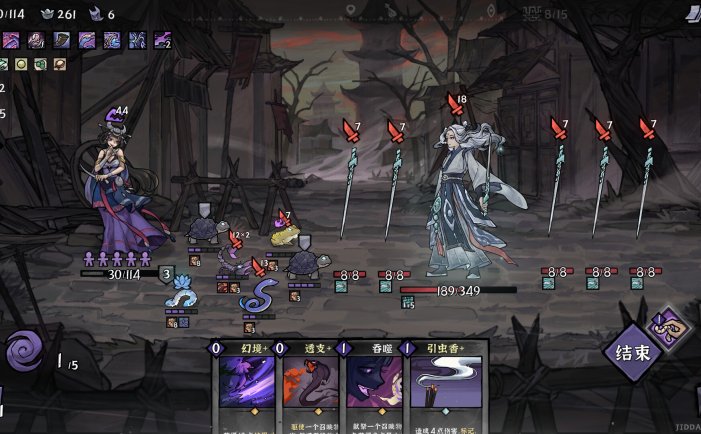The width and height of the screenshot is (701, 434).
Task: Select the 幻境+ card
Action: pos(244,390)
